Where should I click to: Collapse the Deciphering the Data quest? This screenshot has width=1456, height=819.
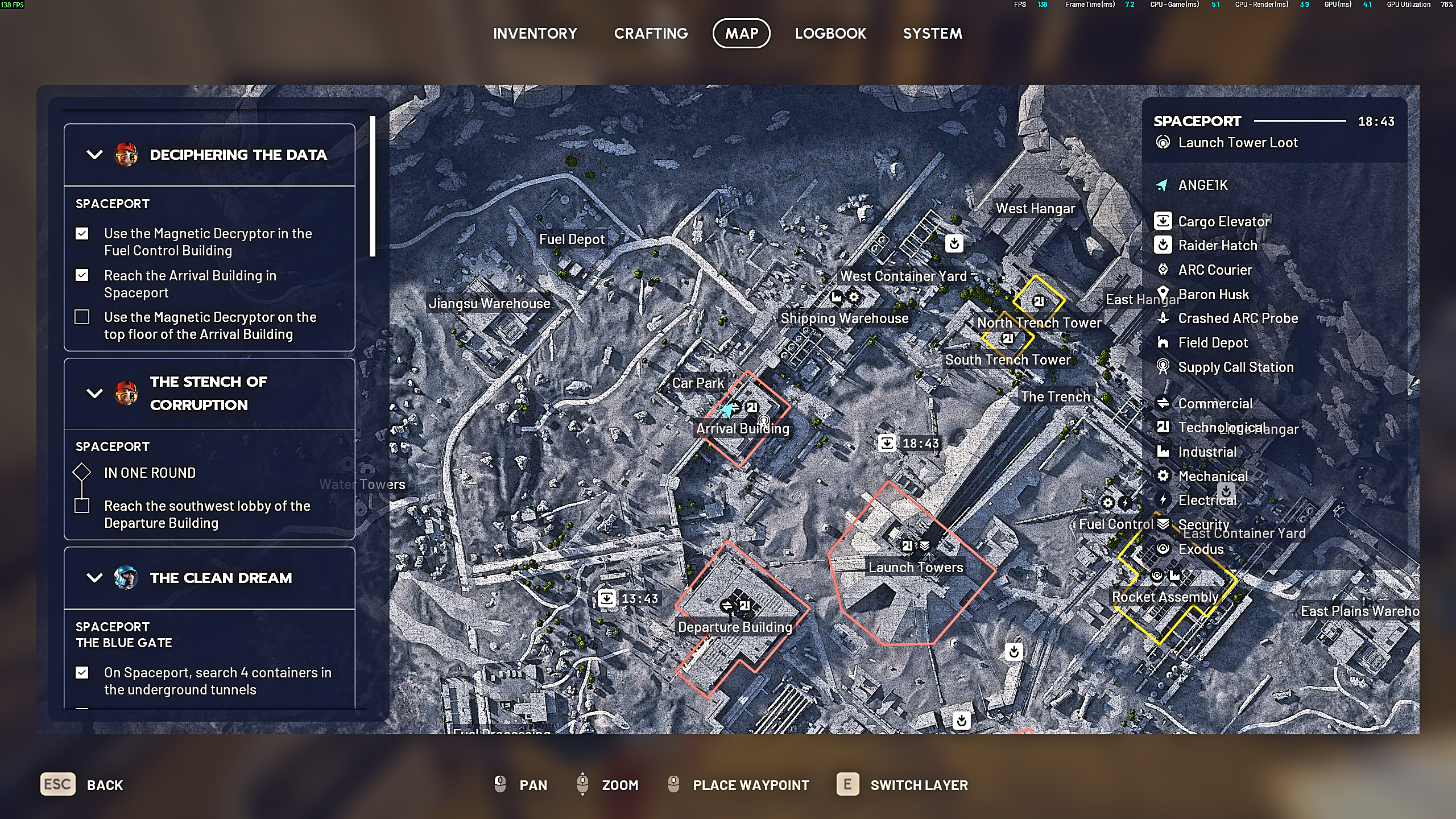[94, 155]
